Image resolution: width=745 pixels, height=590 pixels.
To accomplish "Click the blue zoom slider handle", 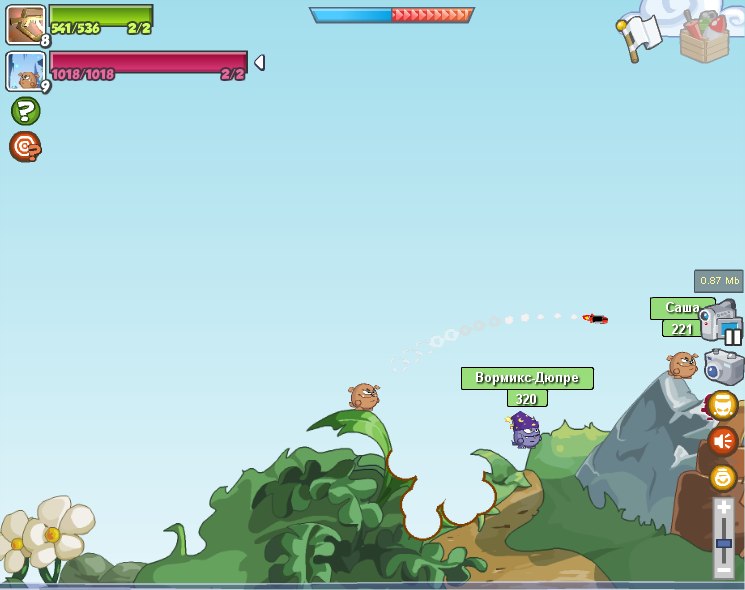I will (x=724, y=543).
